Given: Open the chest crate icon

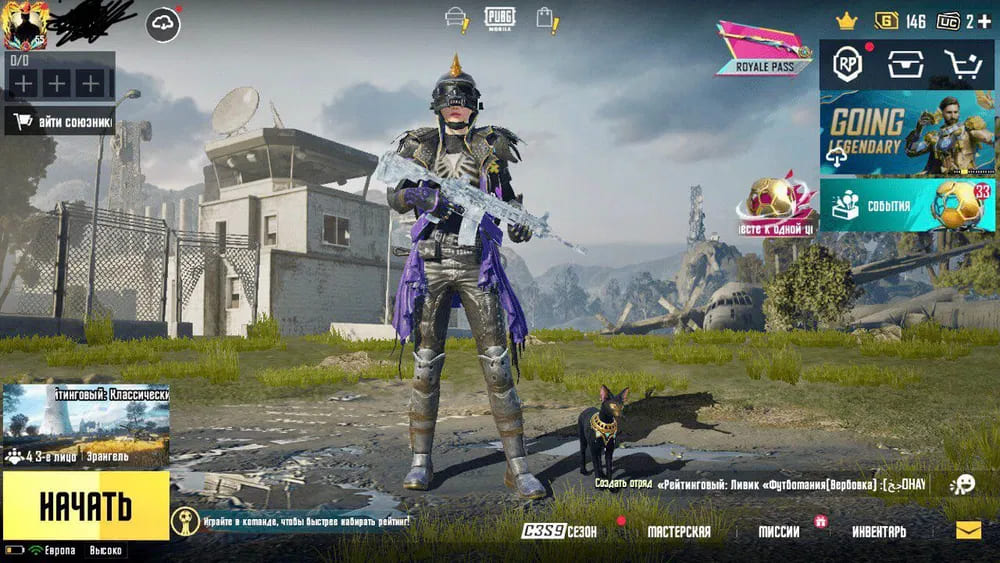Looking at the screenshot, I should [903, 65].
